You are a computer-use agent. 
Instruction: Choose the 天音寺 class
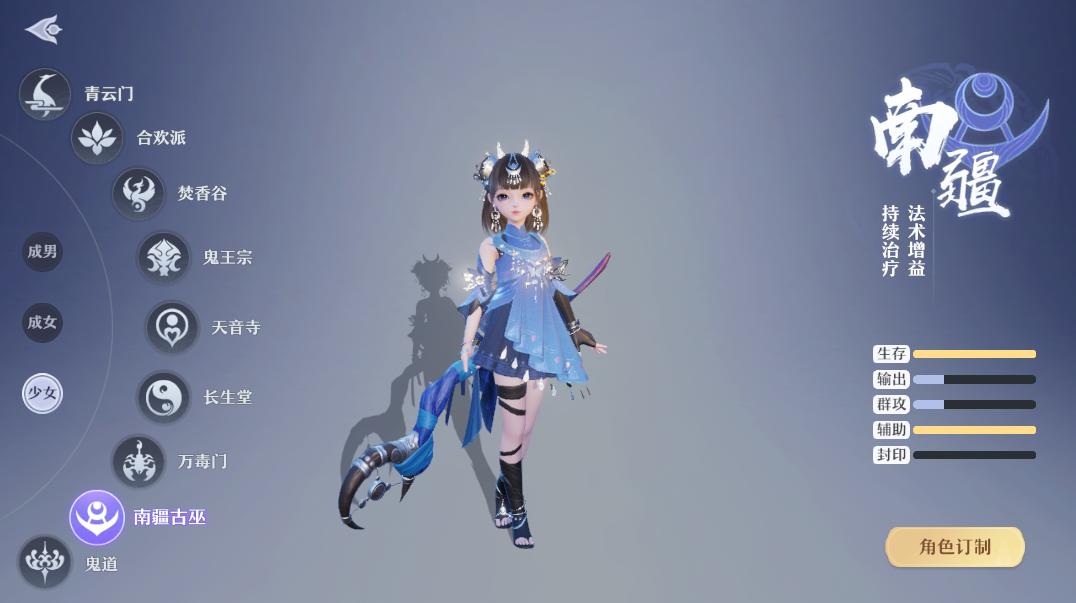[x=172, y=327]
